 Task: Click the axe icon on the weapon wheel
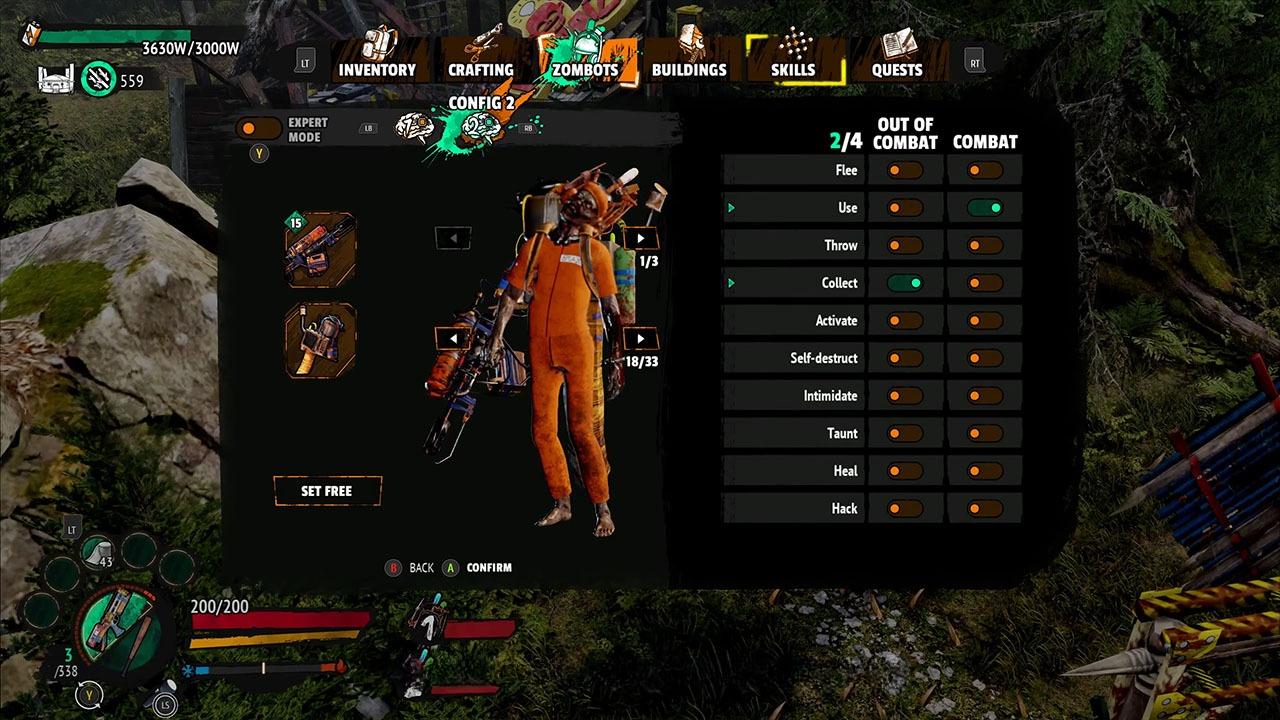click(119, 634)
